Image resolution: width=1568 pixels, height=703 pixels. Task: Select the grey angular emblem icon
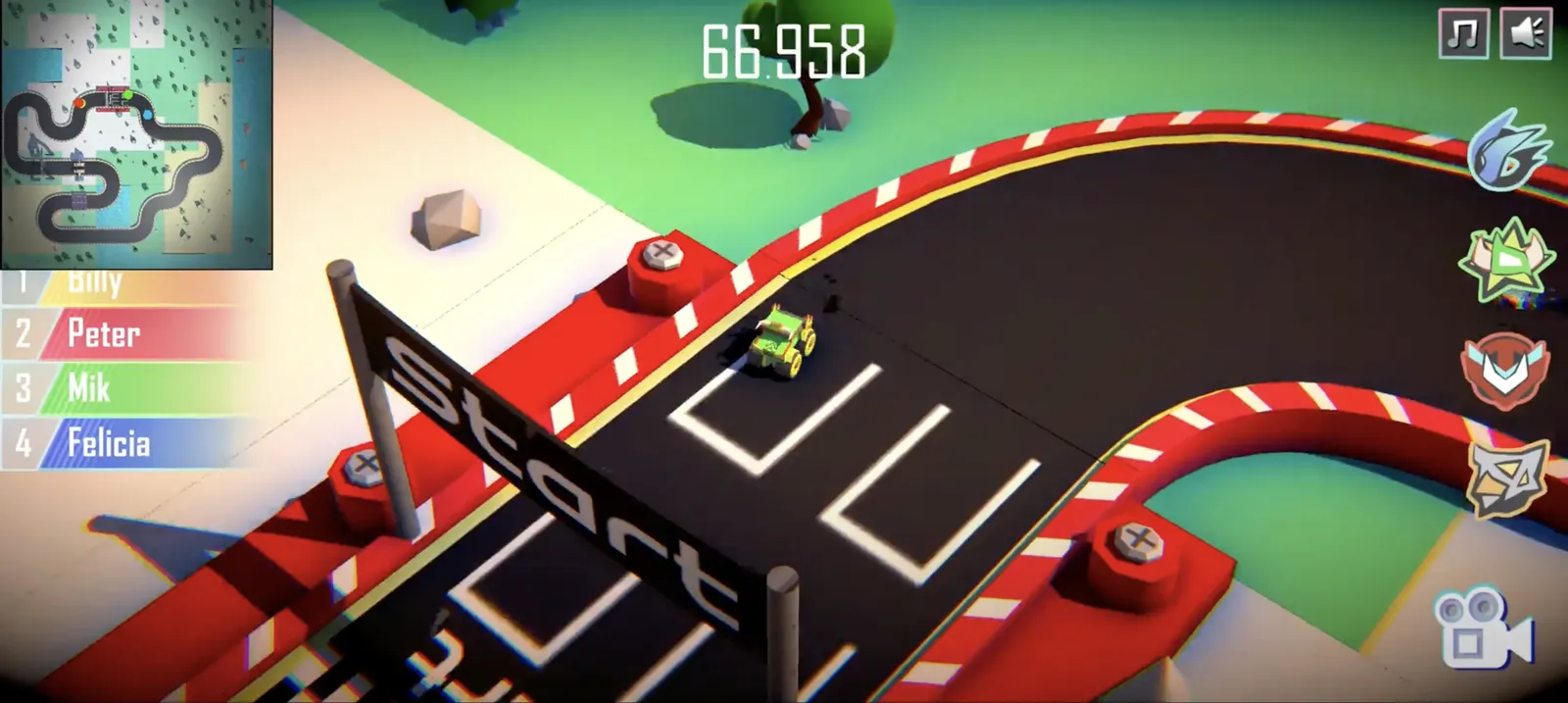(1506, 477)
